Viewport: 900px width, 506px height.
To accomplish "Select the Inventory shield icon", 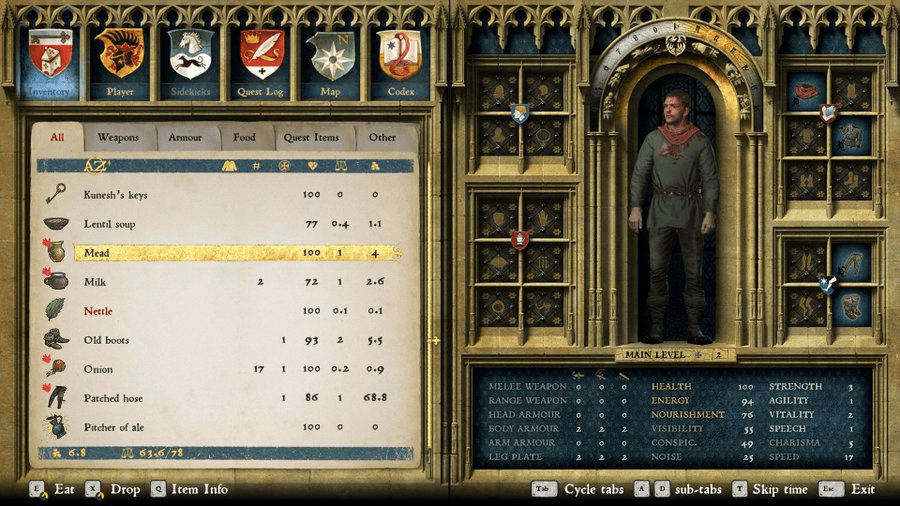I will click(50, 59).
